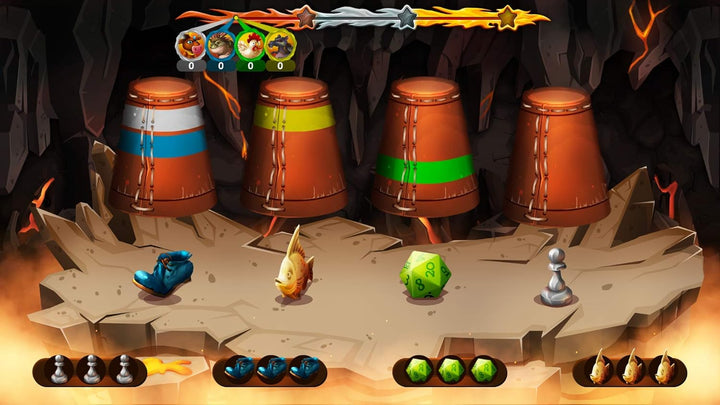Pick the plain brown cup
Screen dimensions: 720x405
coord(557,155)
